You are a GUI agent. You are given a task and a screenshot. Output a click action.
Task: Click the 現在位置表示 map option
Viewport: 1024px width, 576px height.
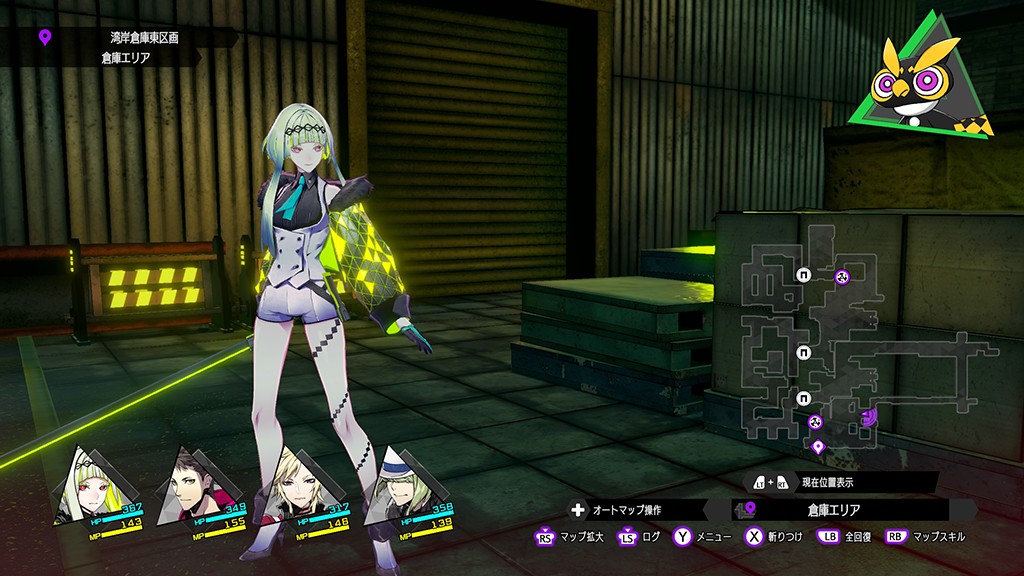838,482
